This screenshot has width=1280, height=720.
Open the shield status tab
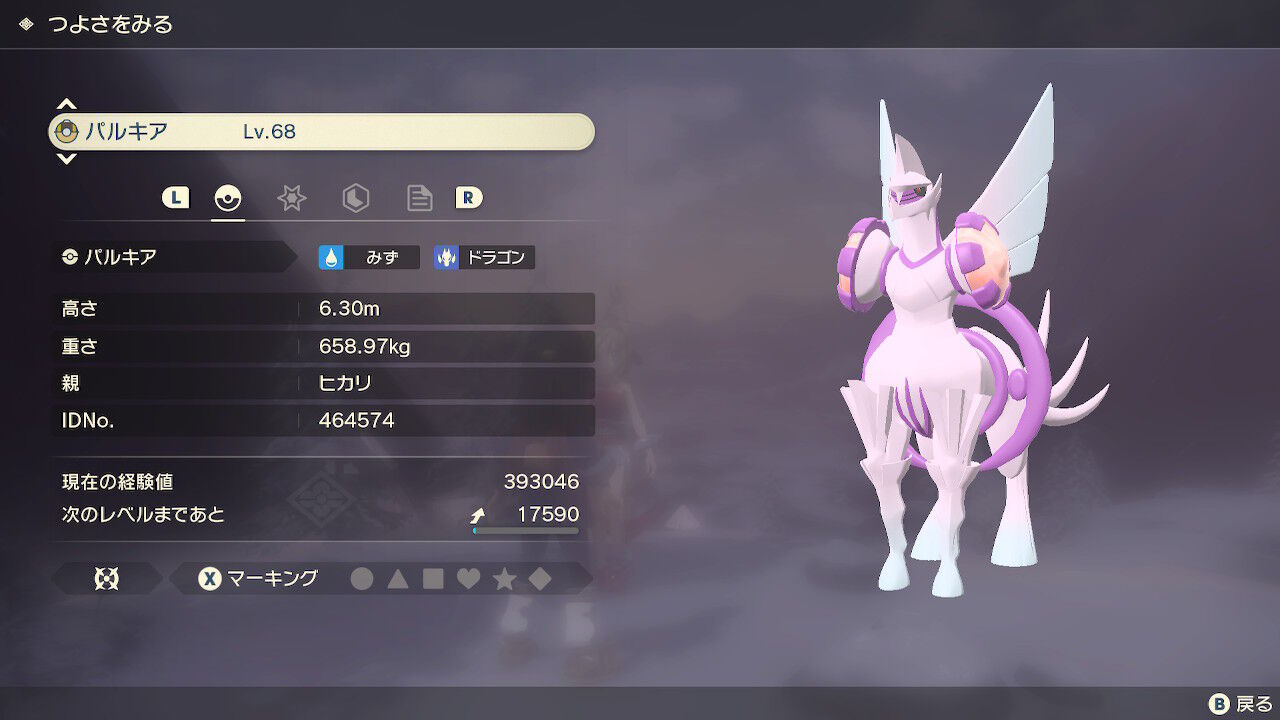tap(356, 198)
